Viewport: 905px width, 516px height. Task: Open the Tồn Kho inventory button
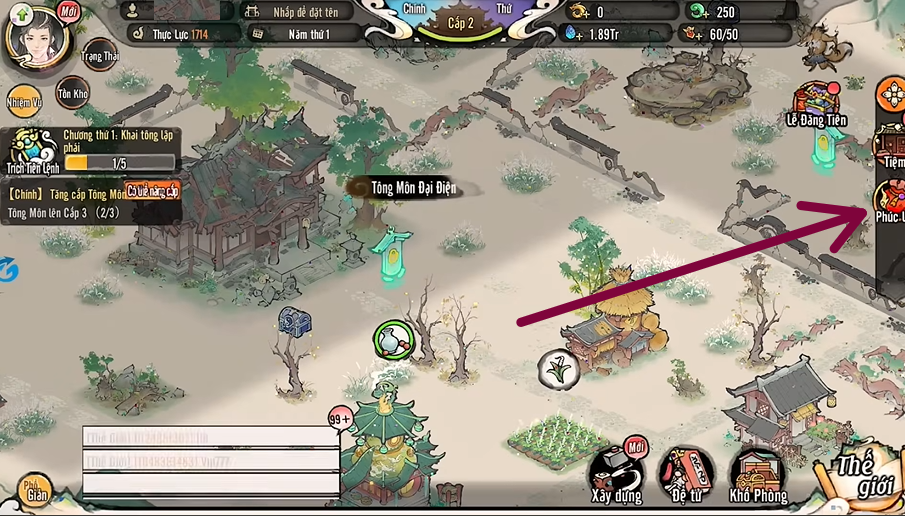[72, 92]
